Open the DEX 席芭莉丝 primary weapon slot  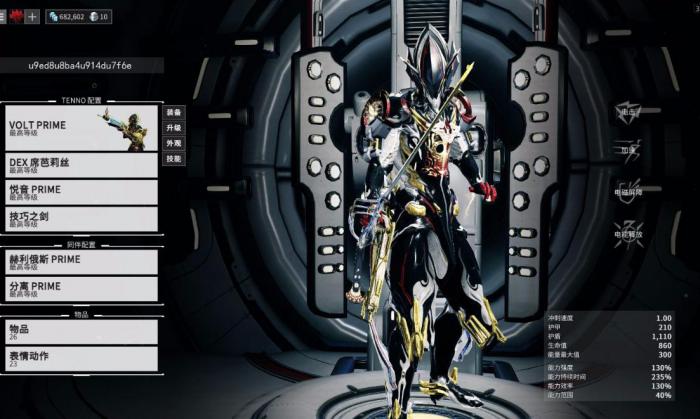(80, 165)
